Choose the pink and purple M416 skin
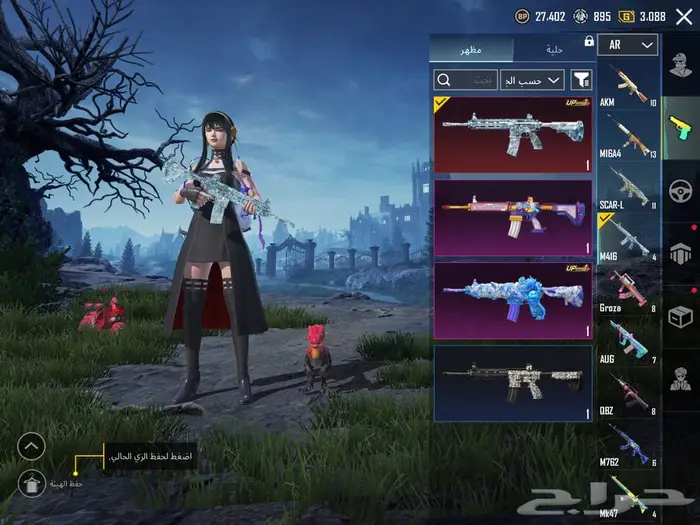 click(513, 218)
